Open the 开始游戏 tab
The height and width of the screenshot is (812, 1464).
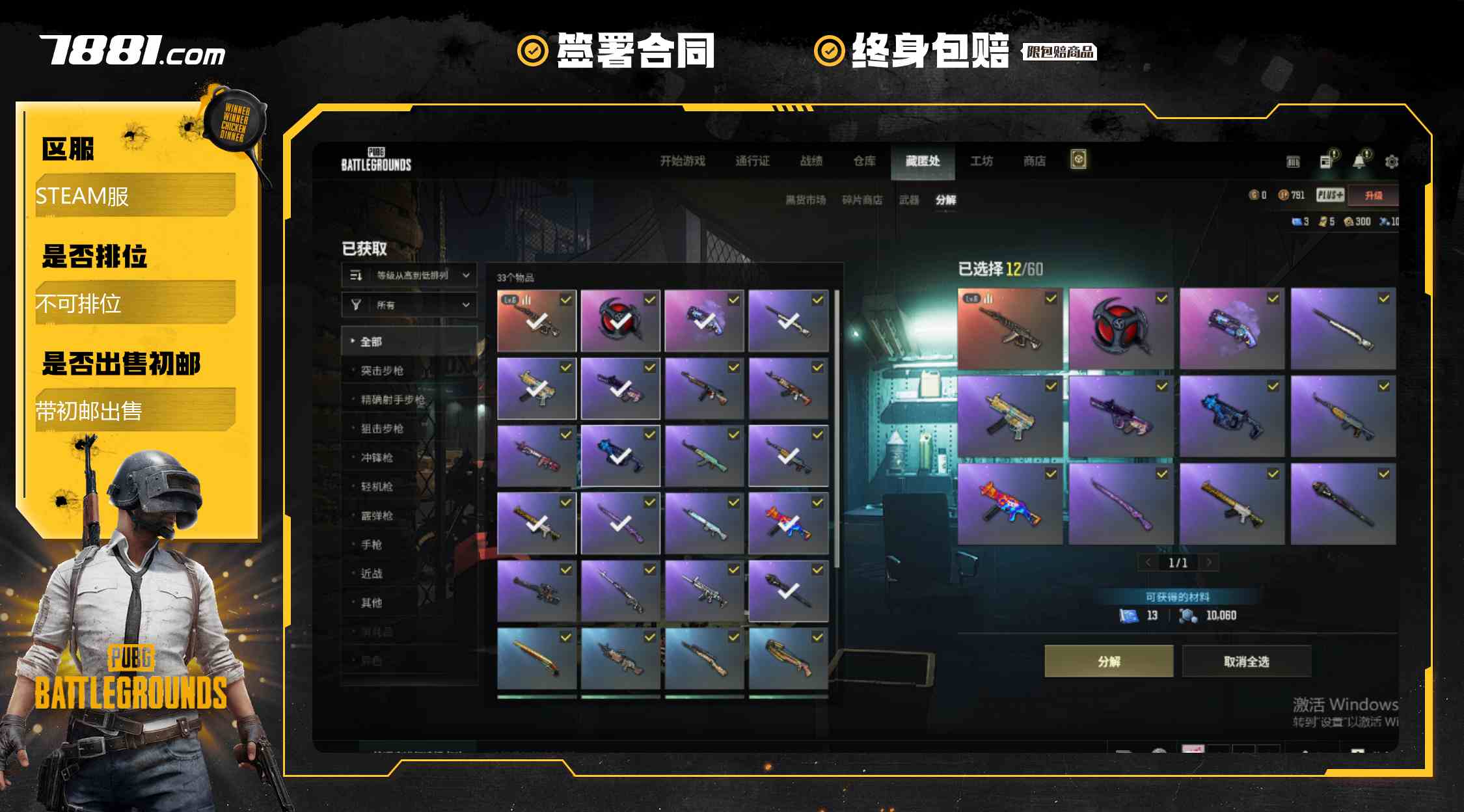coord(683,161)
